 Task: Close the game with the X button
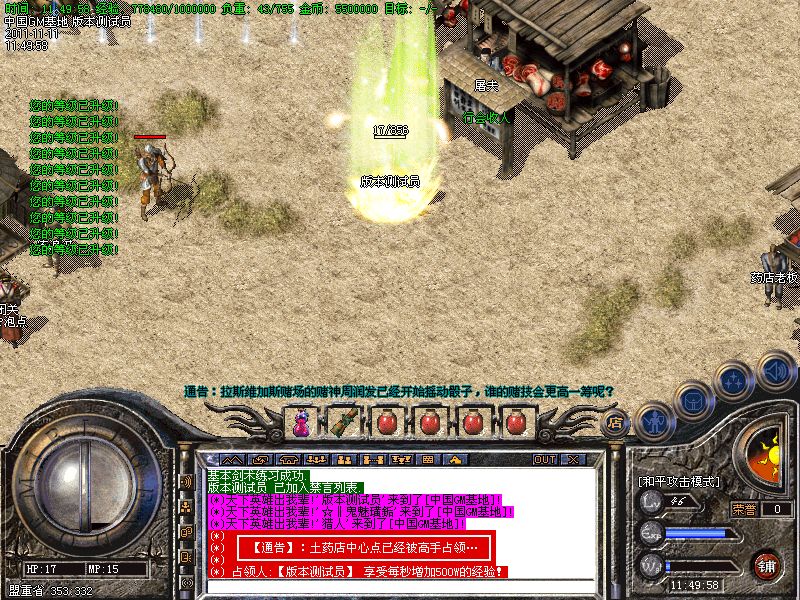click(x=574, y=460)
